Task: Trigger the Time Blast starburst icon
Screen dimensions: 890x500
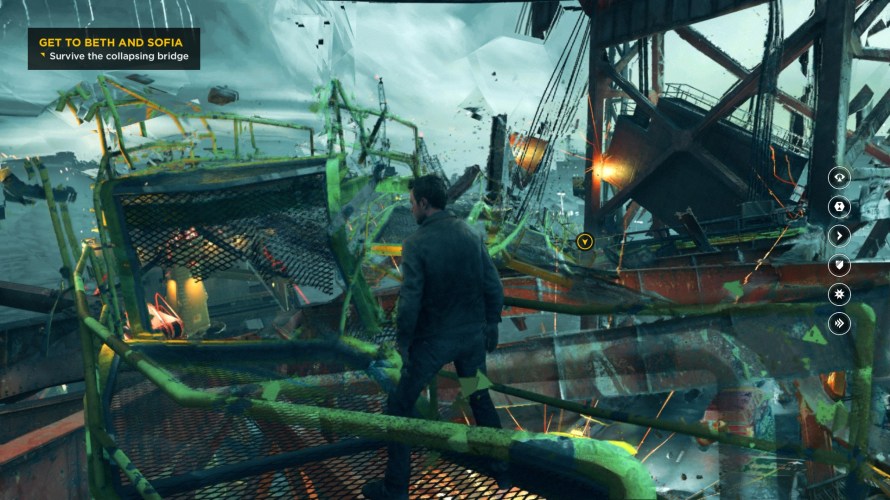Action: click(x=839, y=293)
